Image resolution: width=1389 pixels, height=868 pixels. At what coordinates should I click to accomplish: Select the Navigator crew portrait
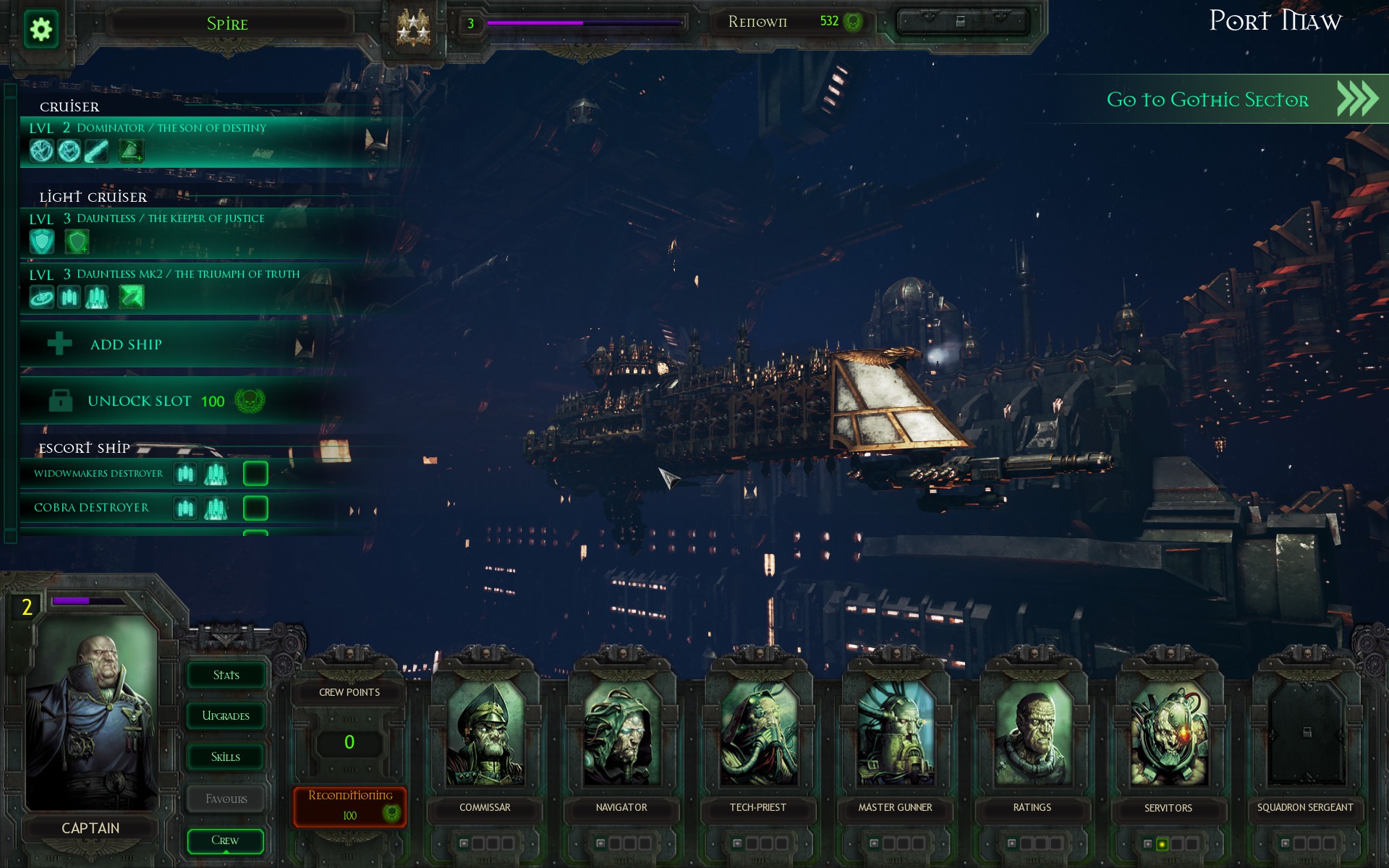click(621, 734)
